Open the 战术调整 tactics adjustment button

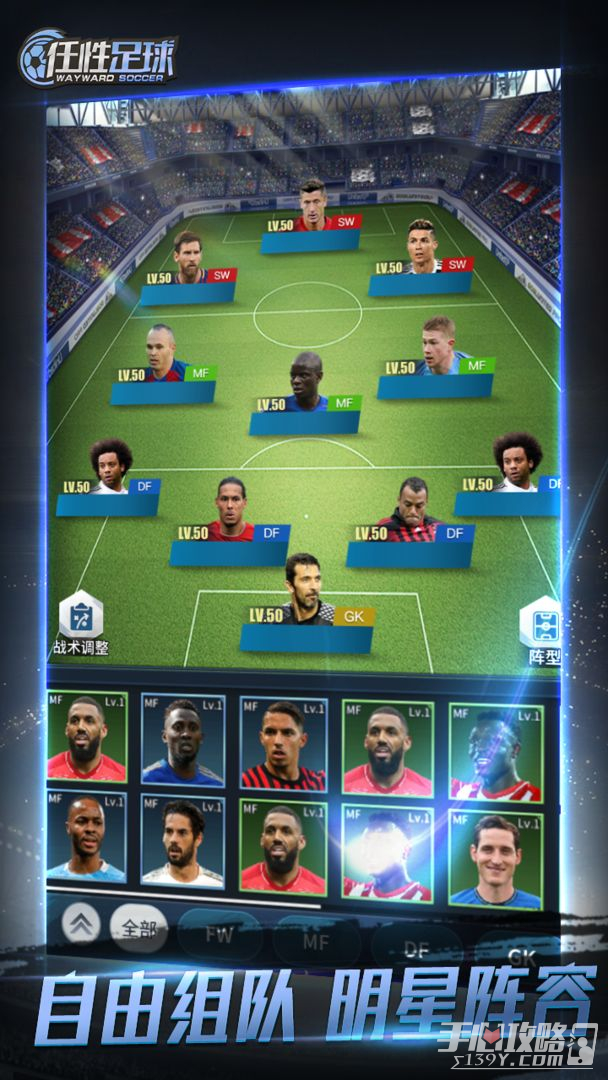coord(81,624)
